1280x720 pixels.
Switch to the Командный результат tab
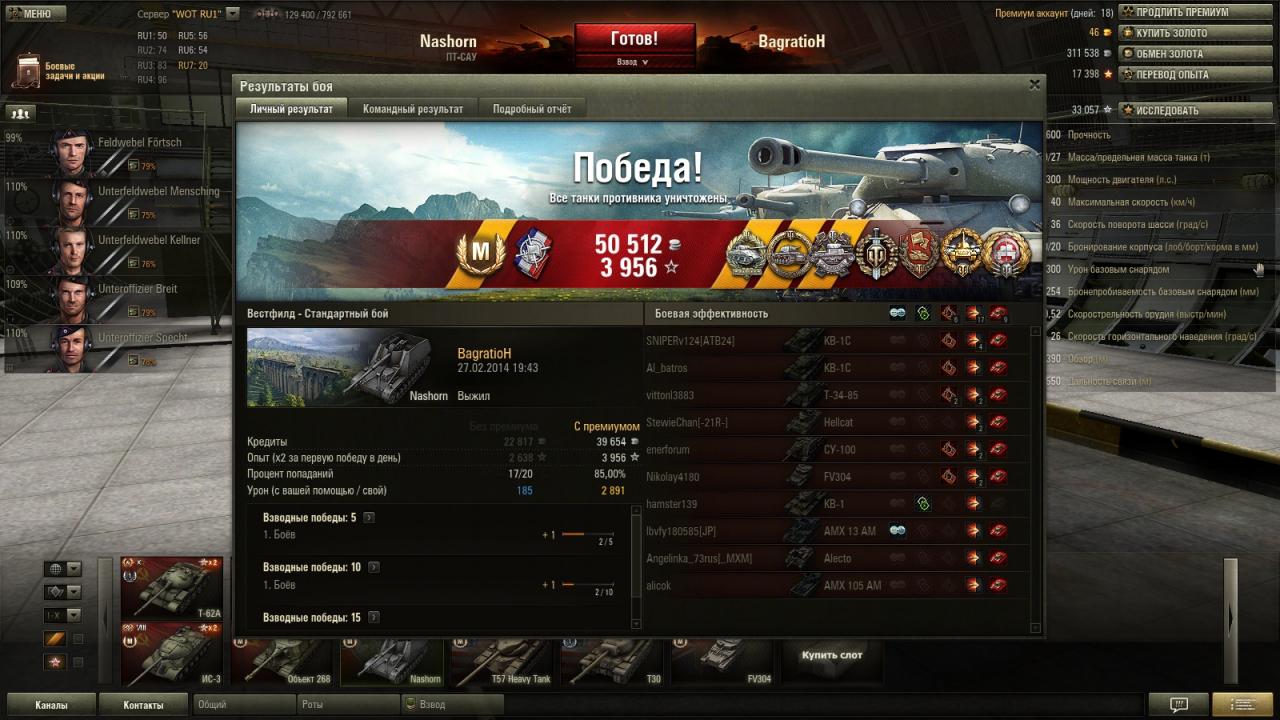coord(412,109)
